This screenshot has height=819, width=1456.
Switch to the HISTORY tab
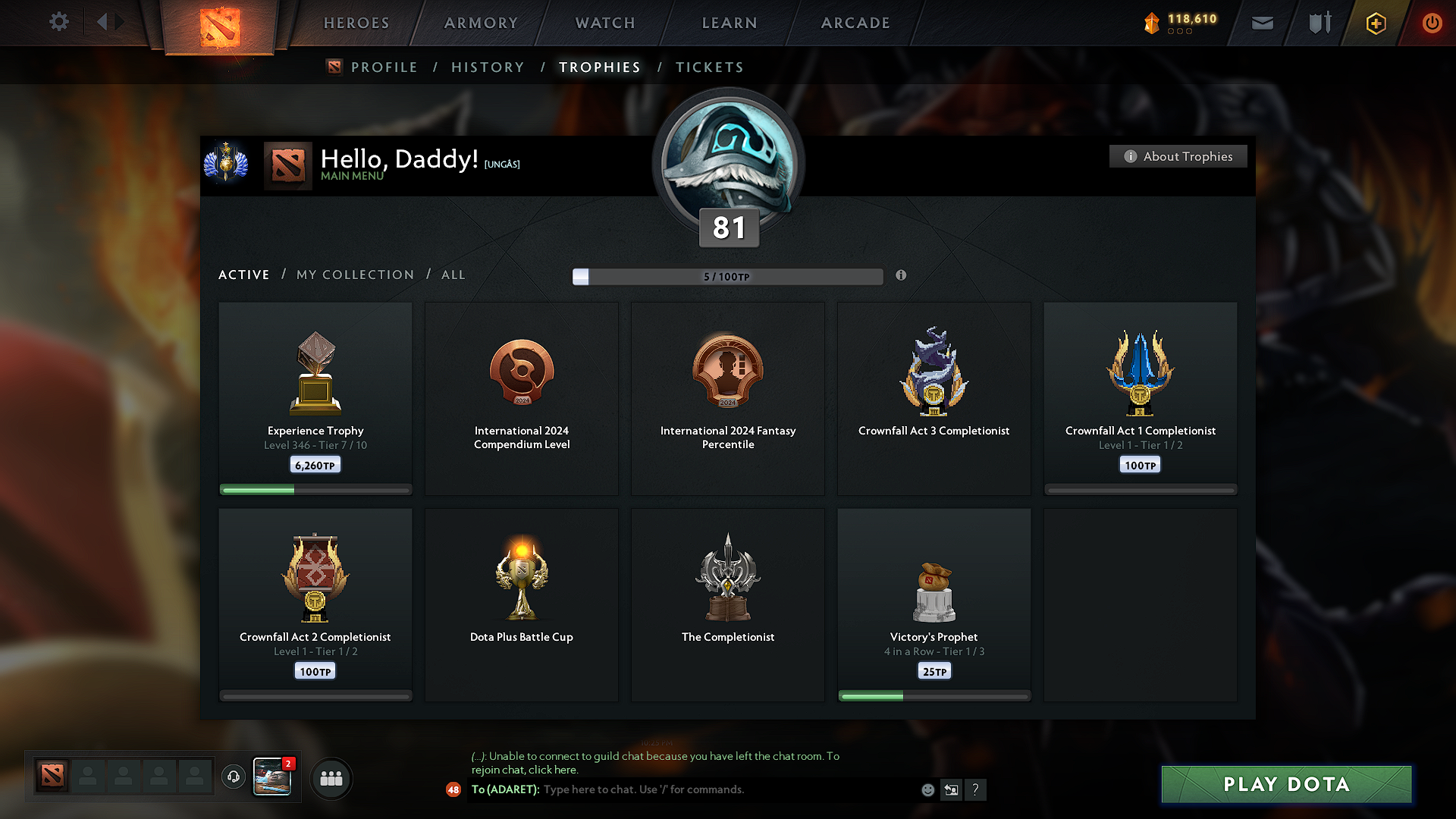[488, 67]
